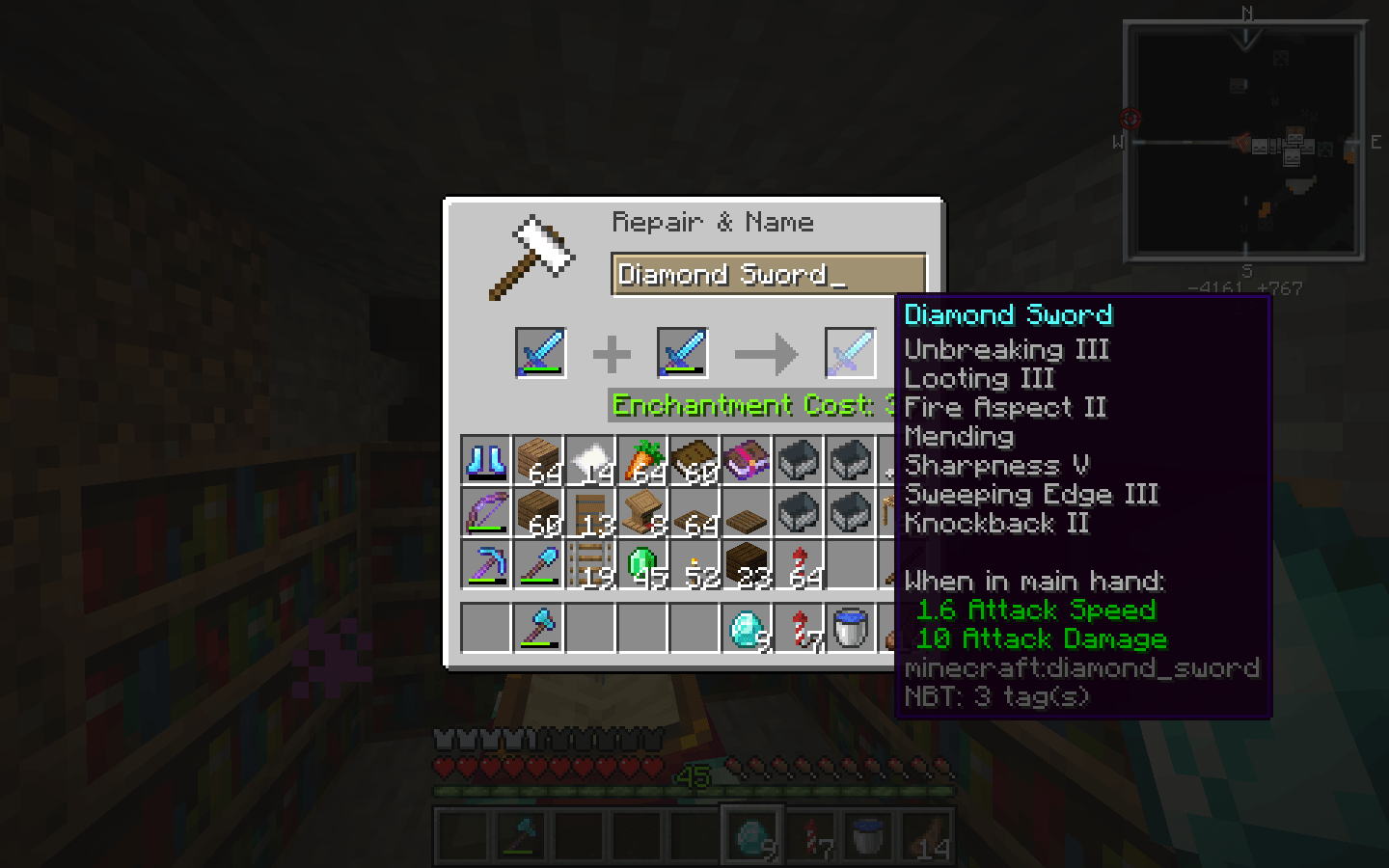Image resolution: width=1389 pixels, height=868 pixels.
Task: Click the enchanted bow
Action: click(485, 513)
